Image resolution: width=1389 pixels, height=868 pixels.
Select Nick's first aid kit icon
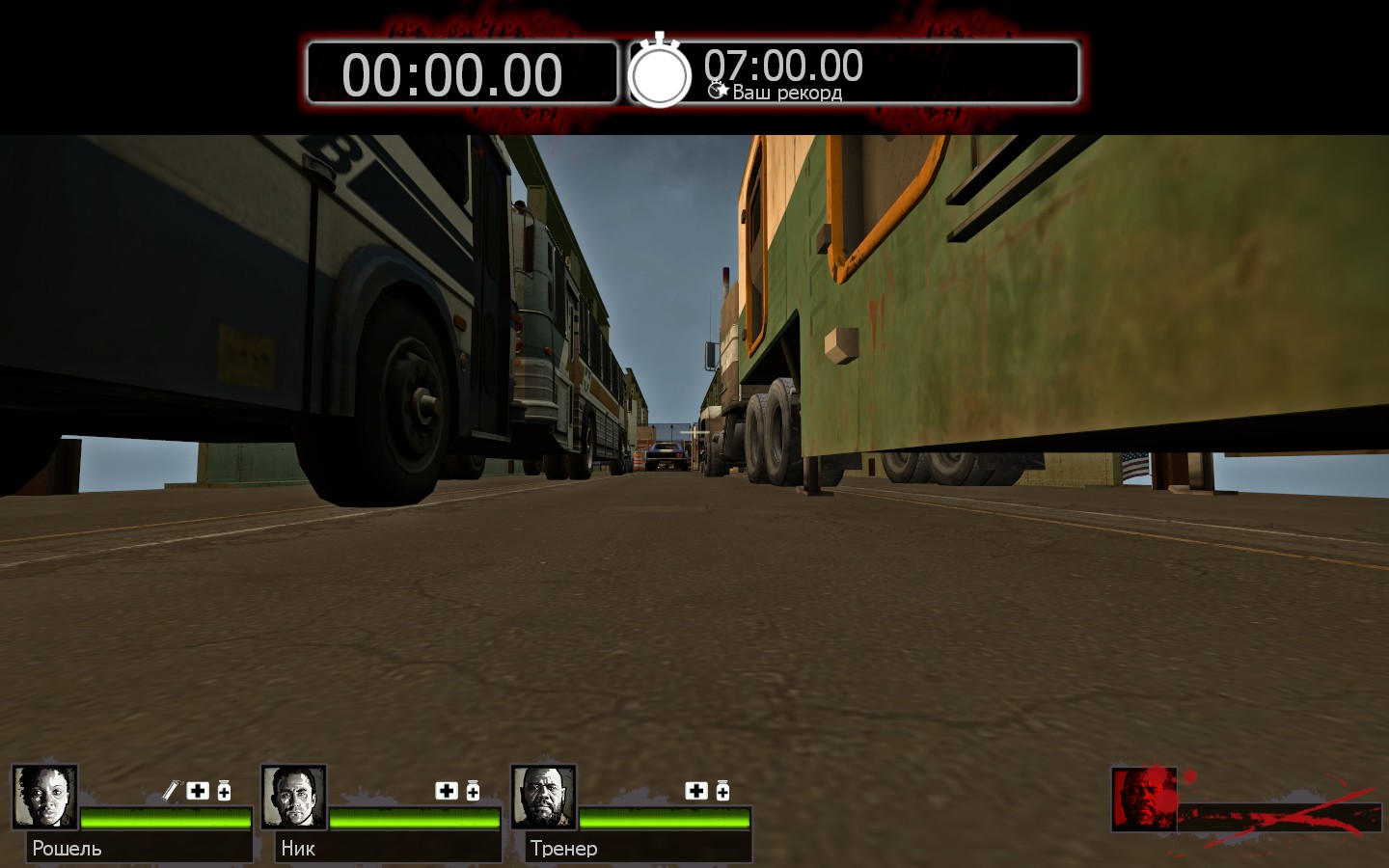(447, 791)
